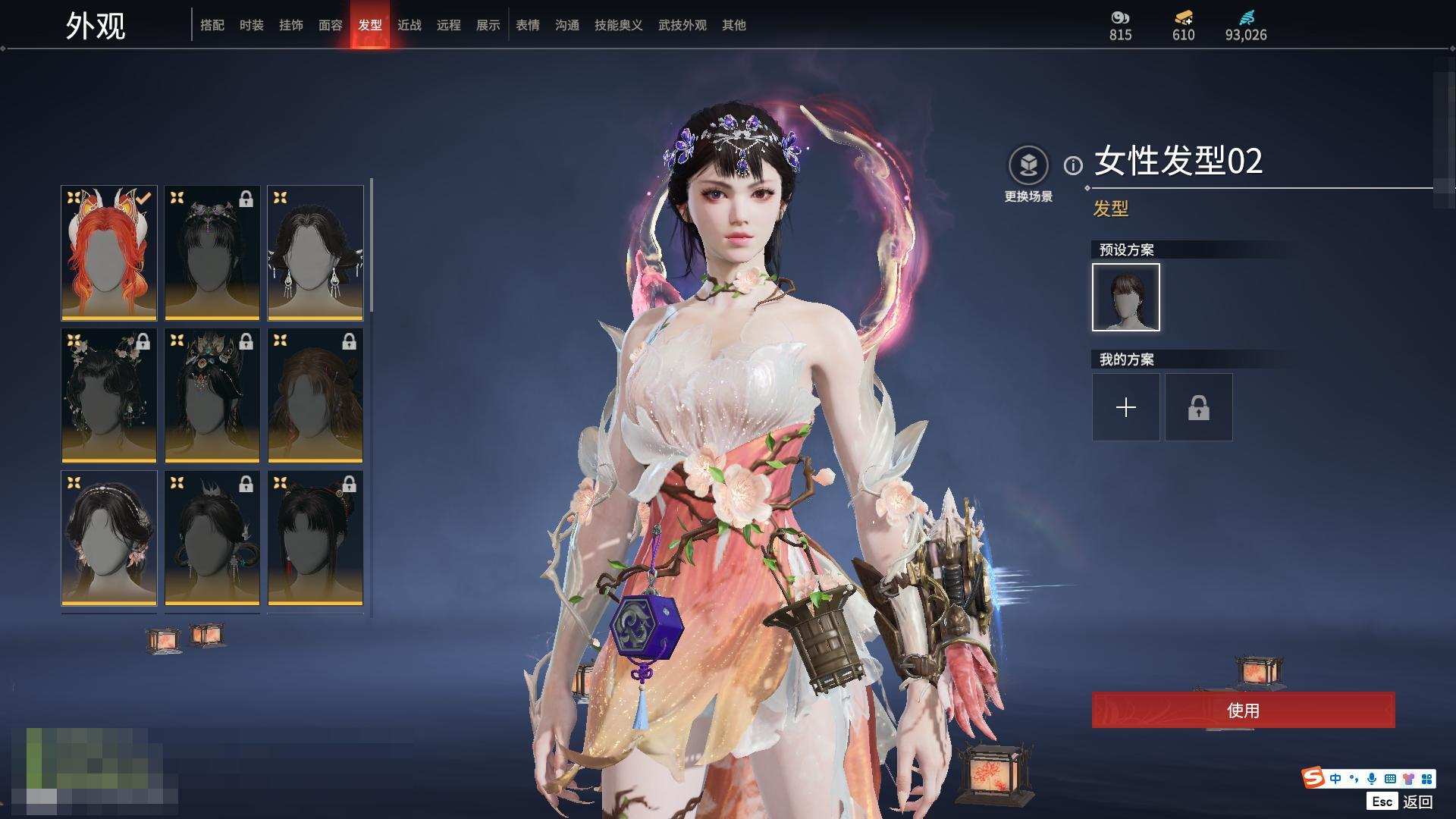Screen dimensions: 1456x819
Task: Open the 技能奥义 tab
Action: (619, 25)
